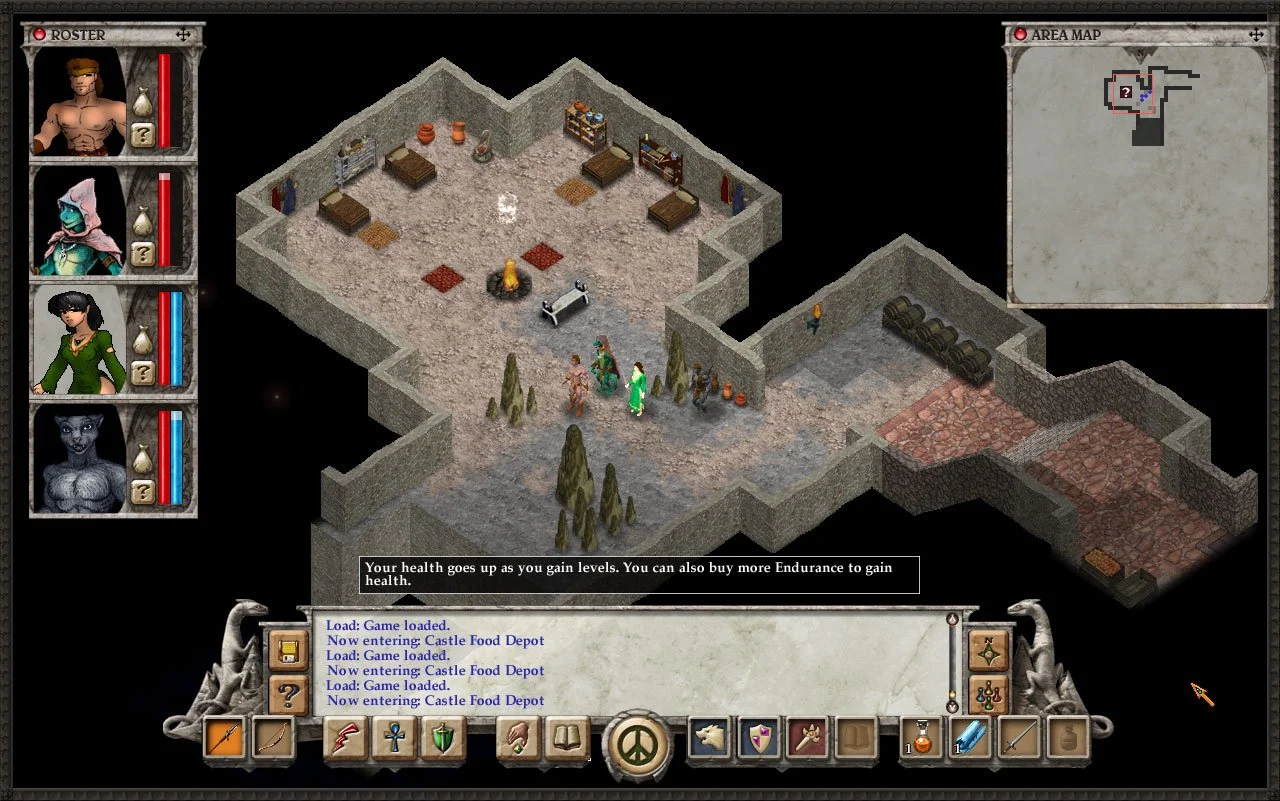The height and width of the screenshot is (801, 1280).
Task: Use the orange potion quick slot
Action: click(x=922, y=739)
